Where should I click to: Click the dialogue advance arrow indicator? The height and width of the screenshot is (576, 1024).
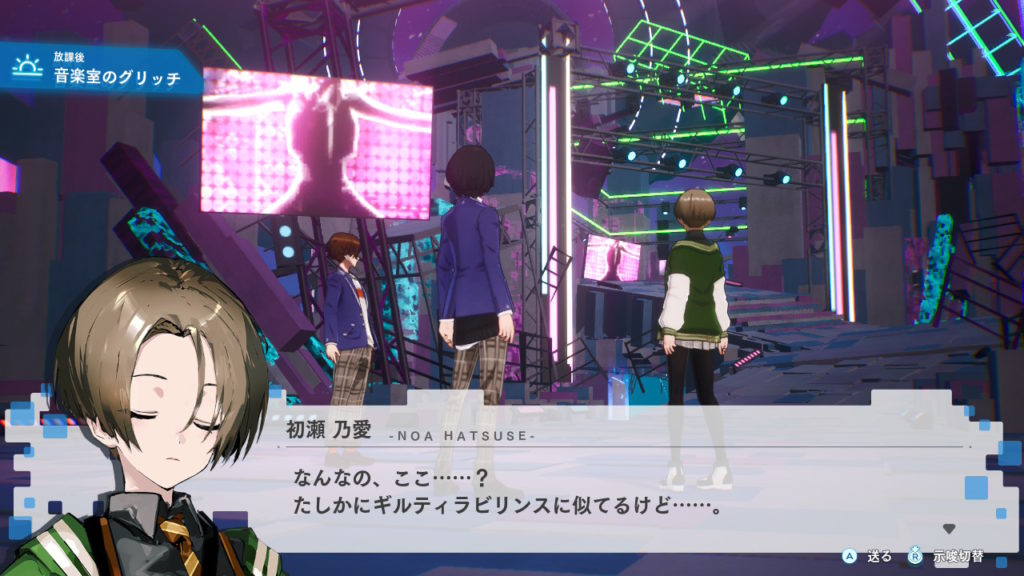949,528
